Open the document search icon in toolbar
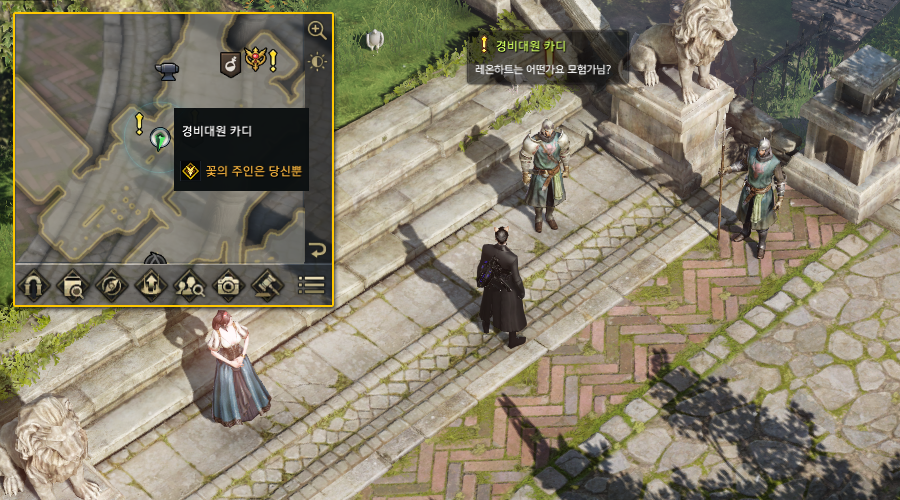This screenshot has height=500, width=900. pyautogui.click(x=72, y=285)
